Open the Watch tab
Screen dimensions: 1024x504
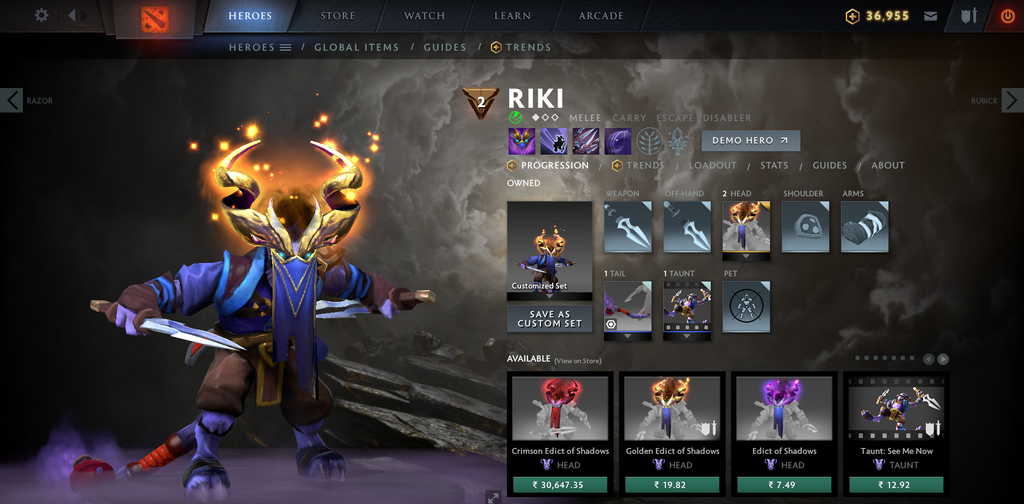424,16
